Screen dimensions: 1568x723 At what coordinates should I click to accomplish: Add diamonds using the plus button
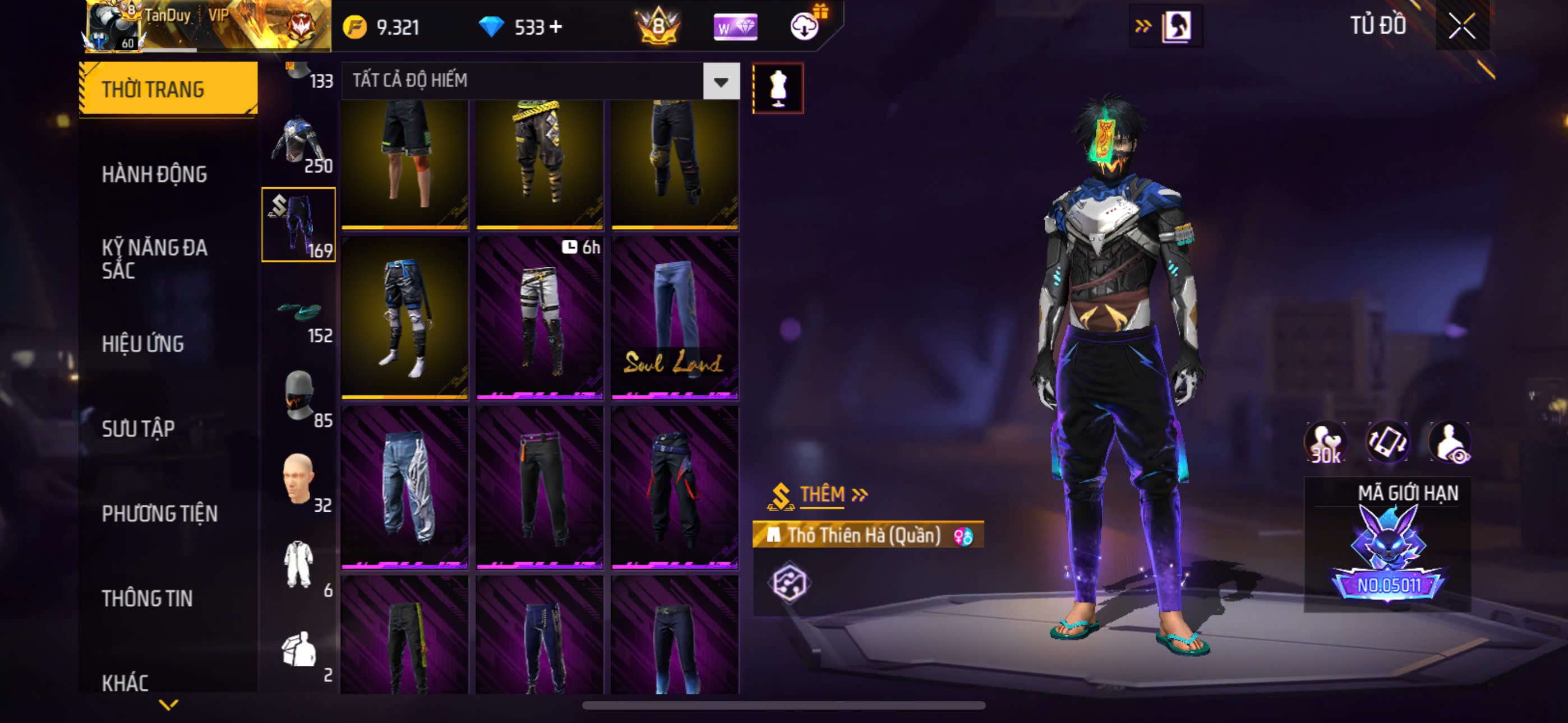click(x=555, y=27)
